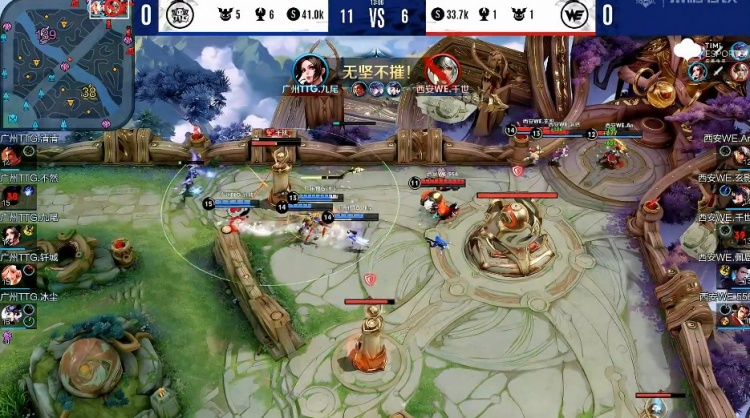
Task: Select player 广州TTG.轩城 portrait
Action: (12, 274)
